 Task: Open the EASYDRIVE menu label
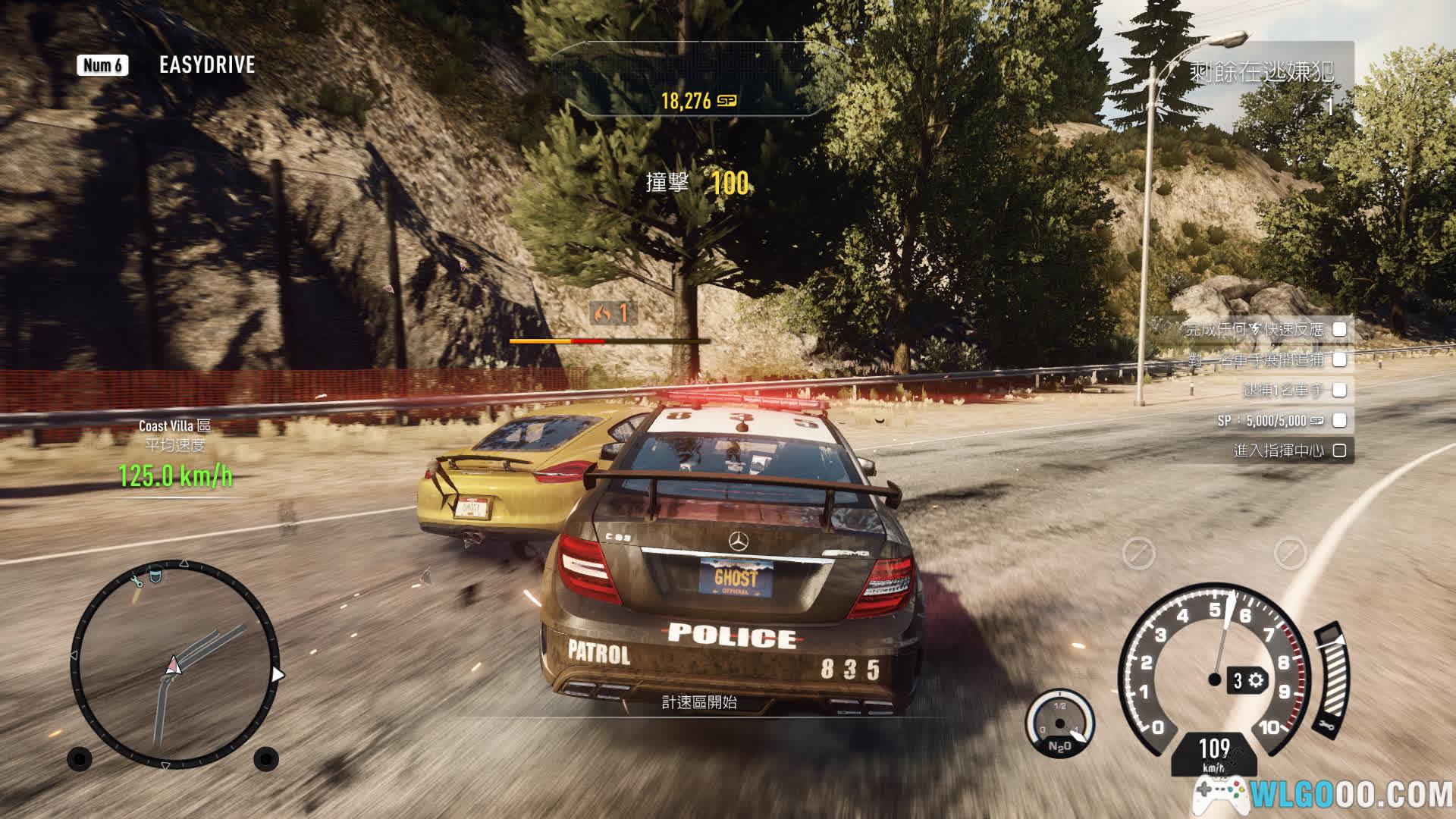pos(206,65)
